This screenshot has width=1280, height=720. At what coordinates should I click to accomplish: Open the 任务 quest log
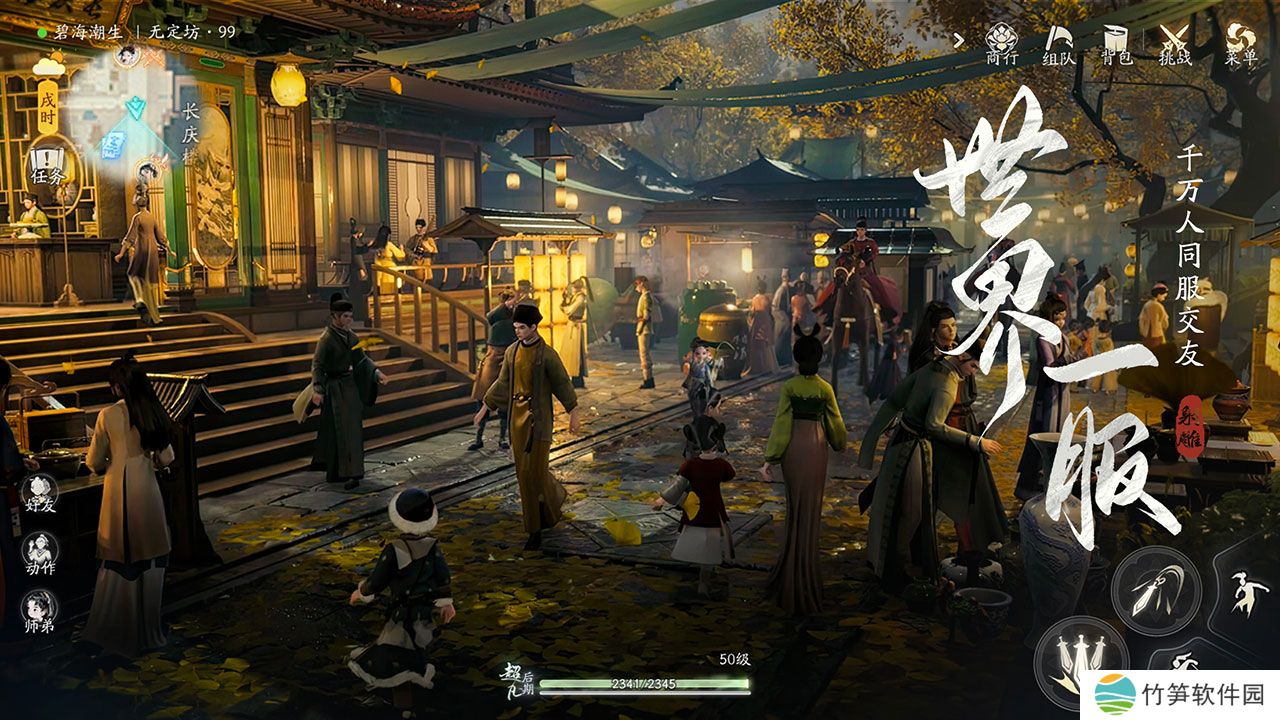[47, 165]
